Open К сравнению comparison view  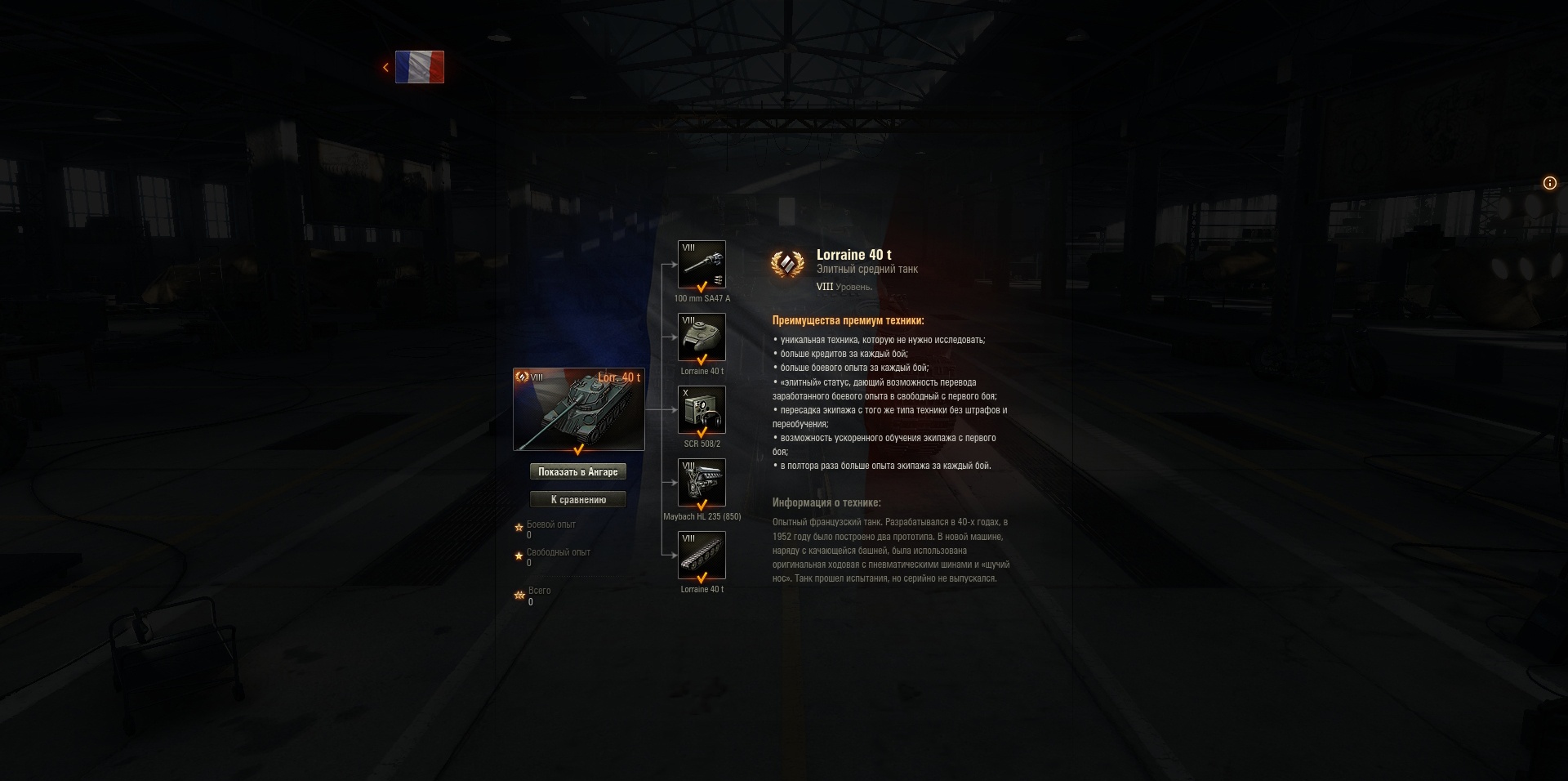pos(578,499)
